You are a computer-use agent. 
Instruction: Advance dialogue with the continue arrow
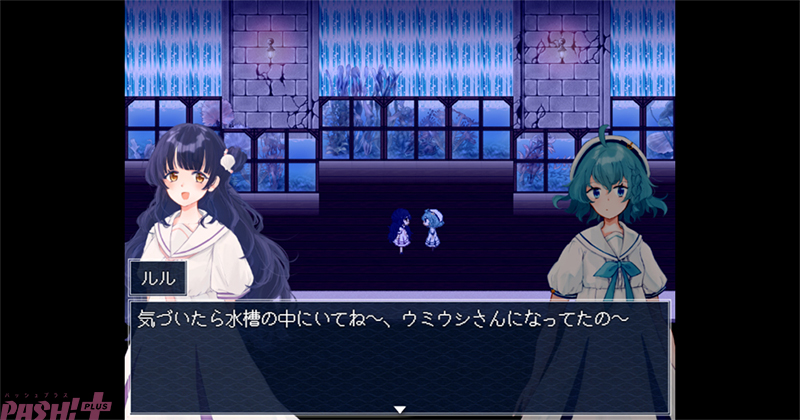click(400, 409)
